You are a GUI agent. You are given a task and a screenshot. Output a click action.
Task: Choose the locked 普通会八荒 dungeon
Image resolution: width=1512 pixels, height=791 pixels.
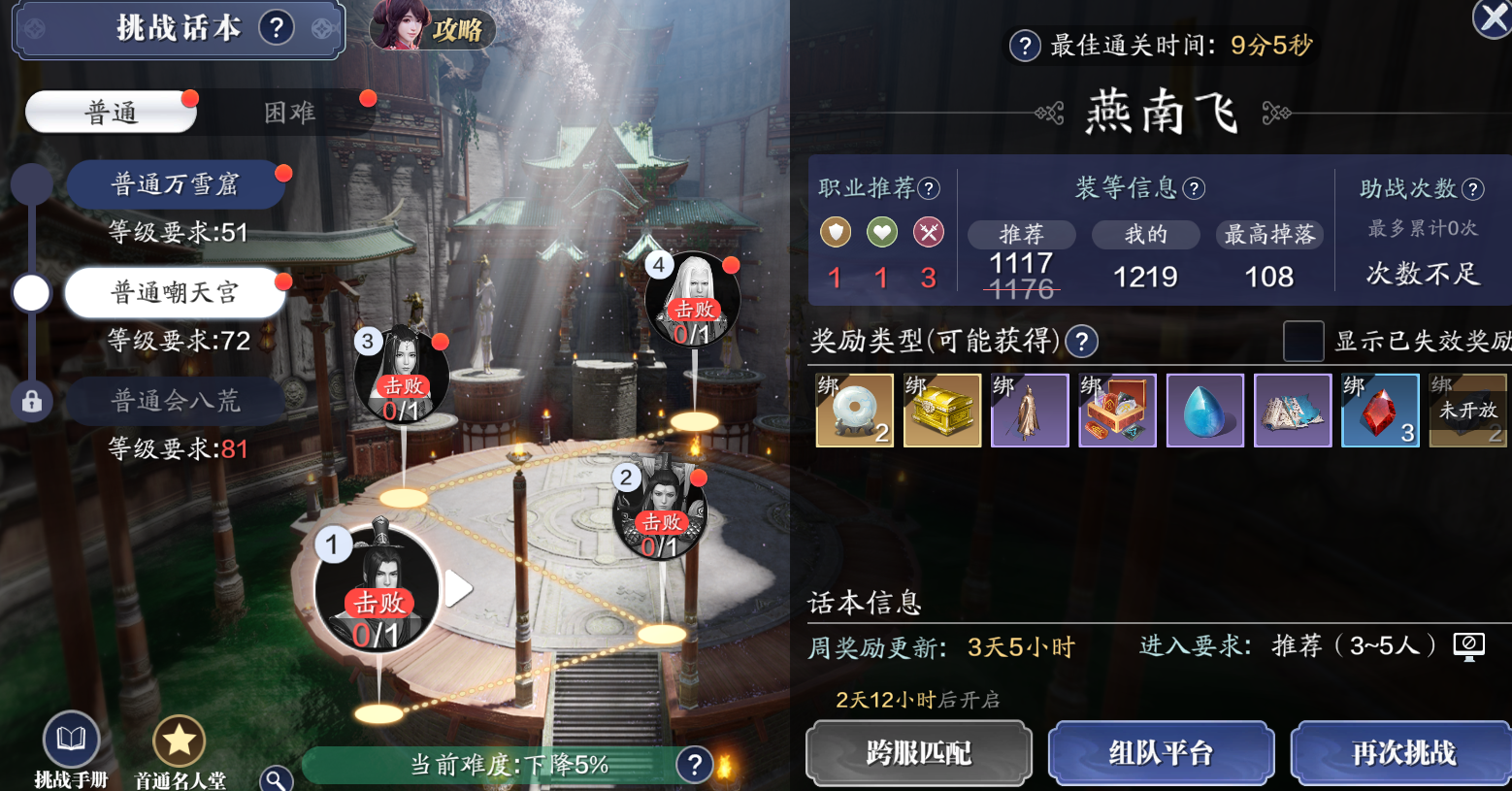[175, 401]
